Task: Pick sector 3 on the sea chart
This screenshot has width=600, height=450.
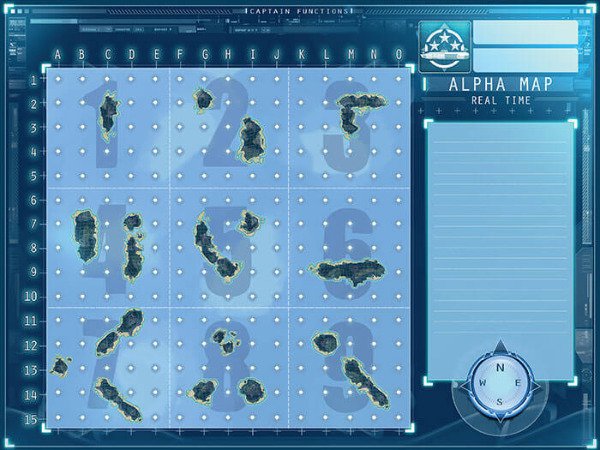Action: click(x=349, y=128)
